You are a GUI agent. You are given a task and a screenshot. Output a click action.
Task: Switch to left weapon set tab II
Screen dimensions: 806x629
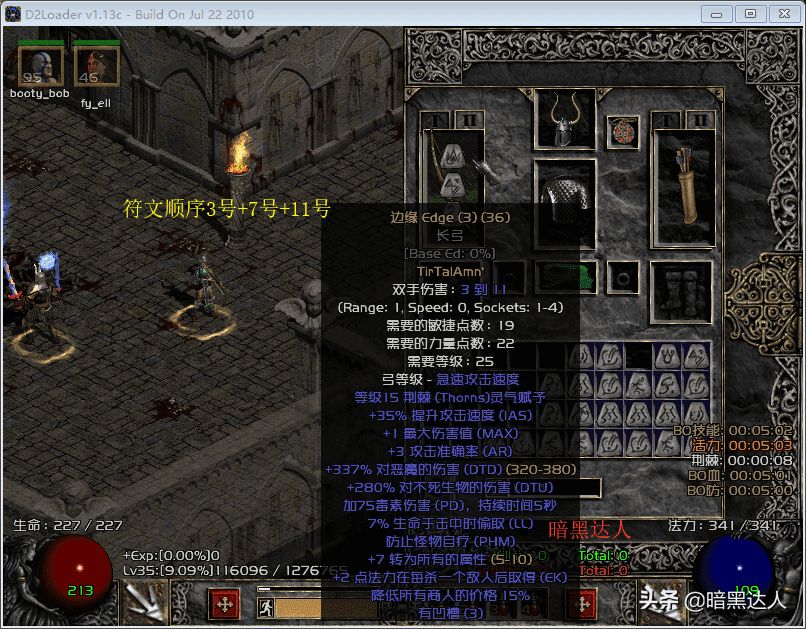pos(467,120)
